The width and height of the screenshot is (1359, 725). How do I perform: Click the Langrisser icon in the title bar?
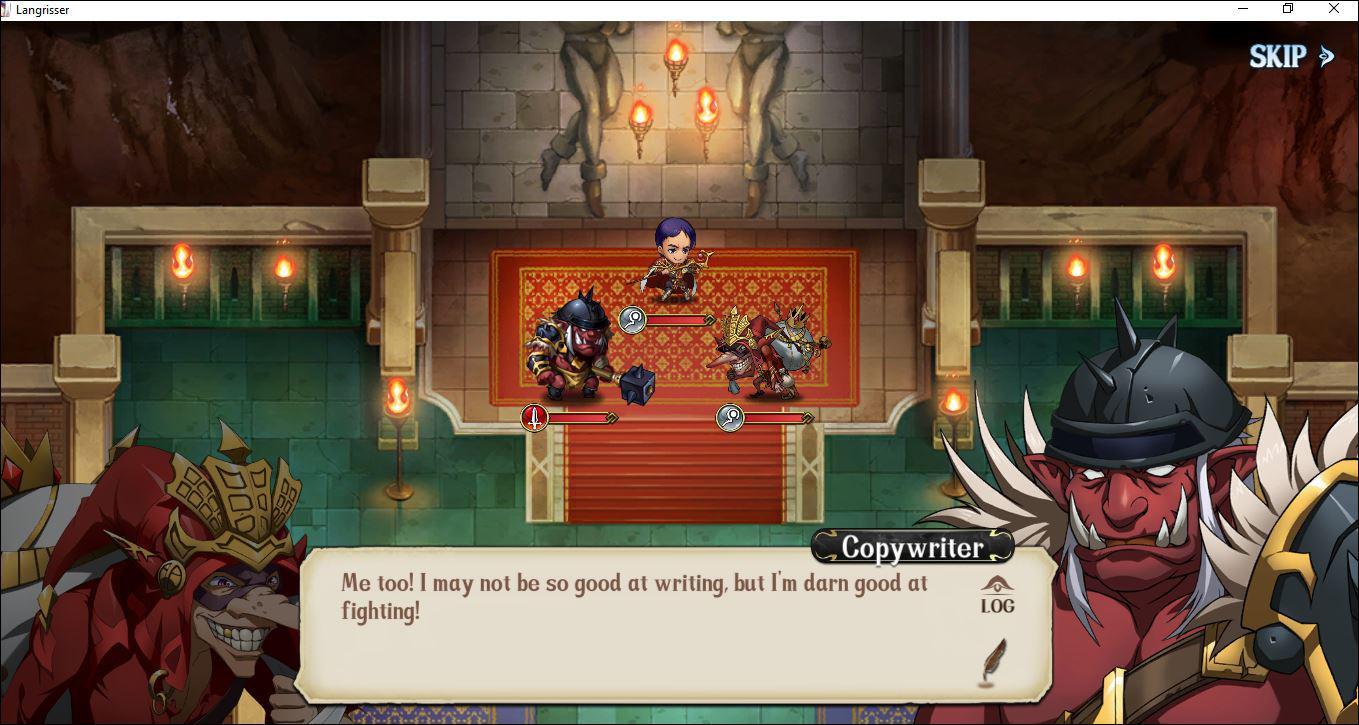click(11, 9)
